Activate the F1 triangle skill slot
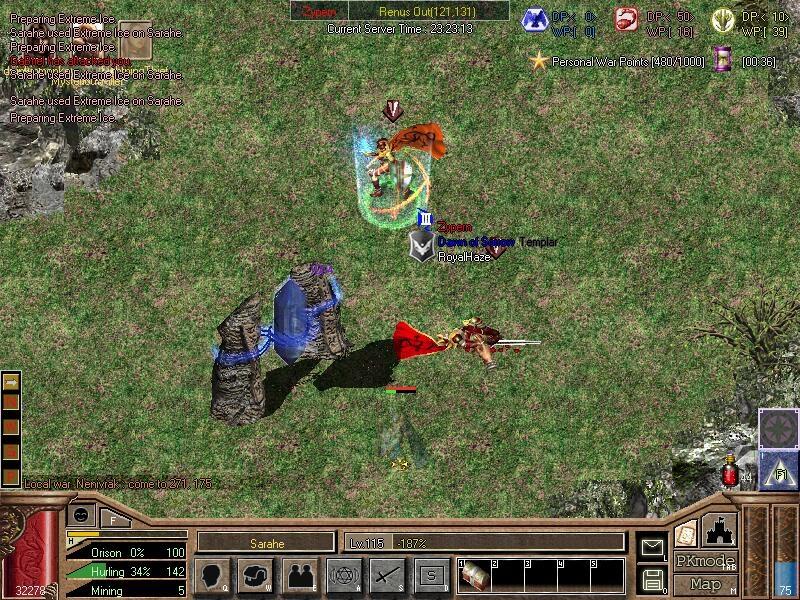Image resolution: width=800 pixels, height=600 pixels. [x=777, y=469]
